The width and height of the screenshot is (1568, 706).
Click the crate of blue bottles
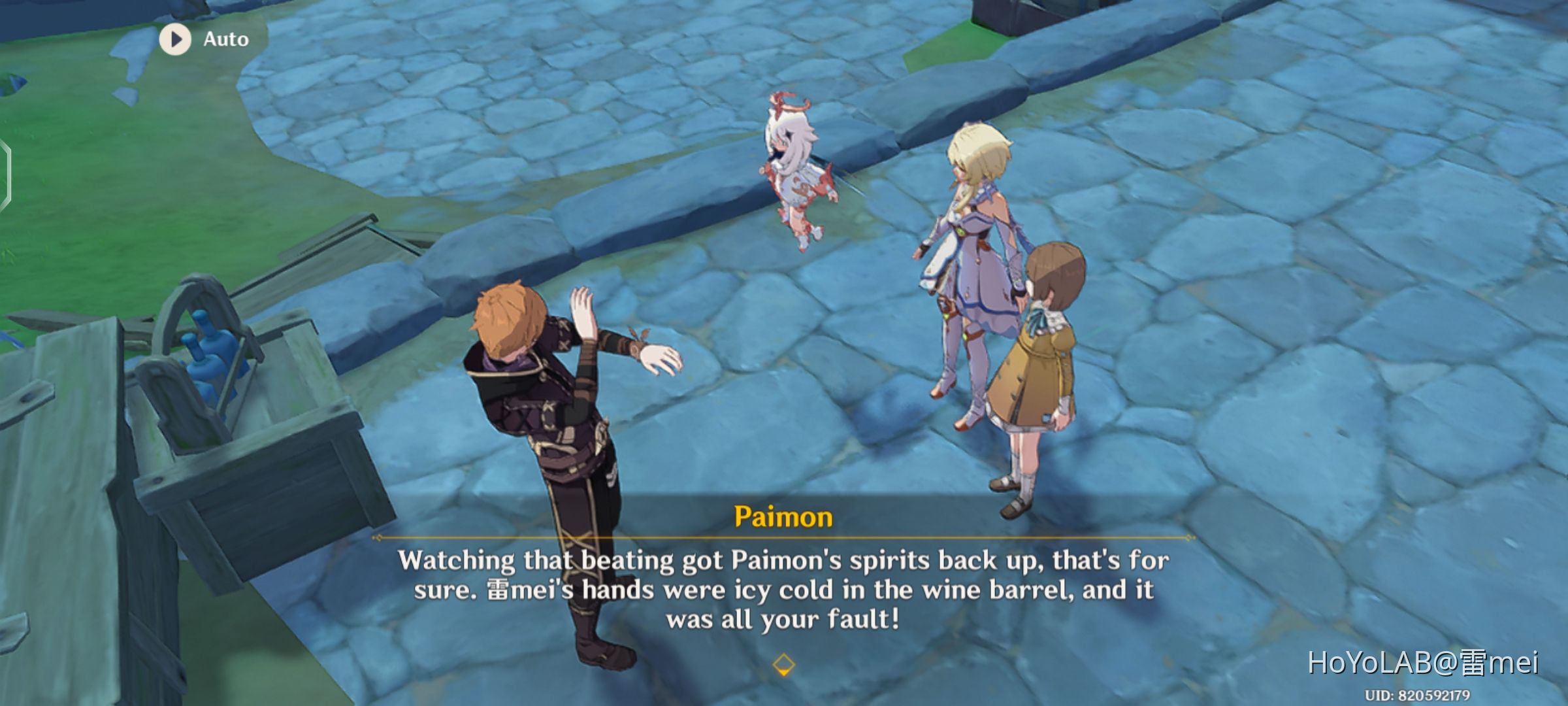click(209, 386)
